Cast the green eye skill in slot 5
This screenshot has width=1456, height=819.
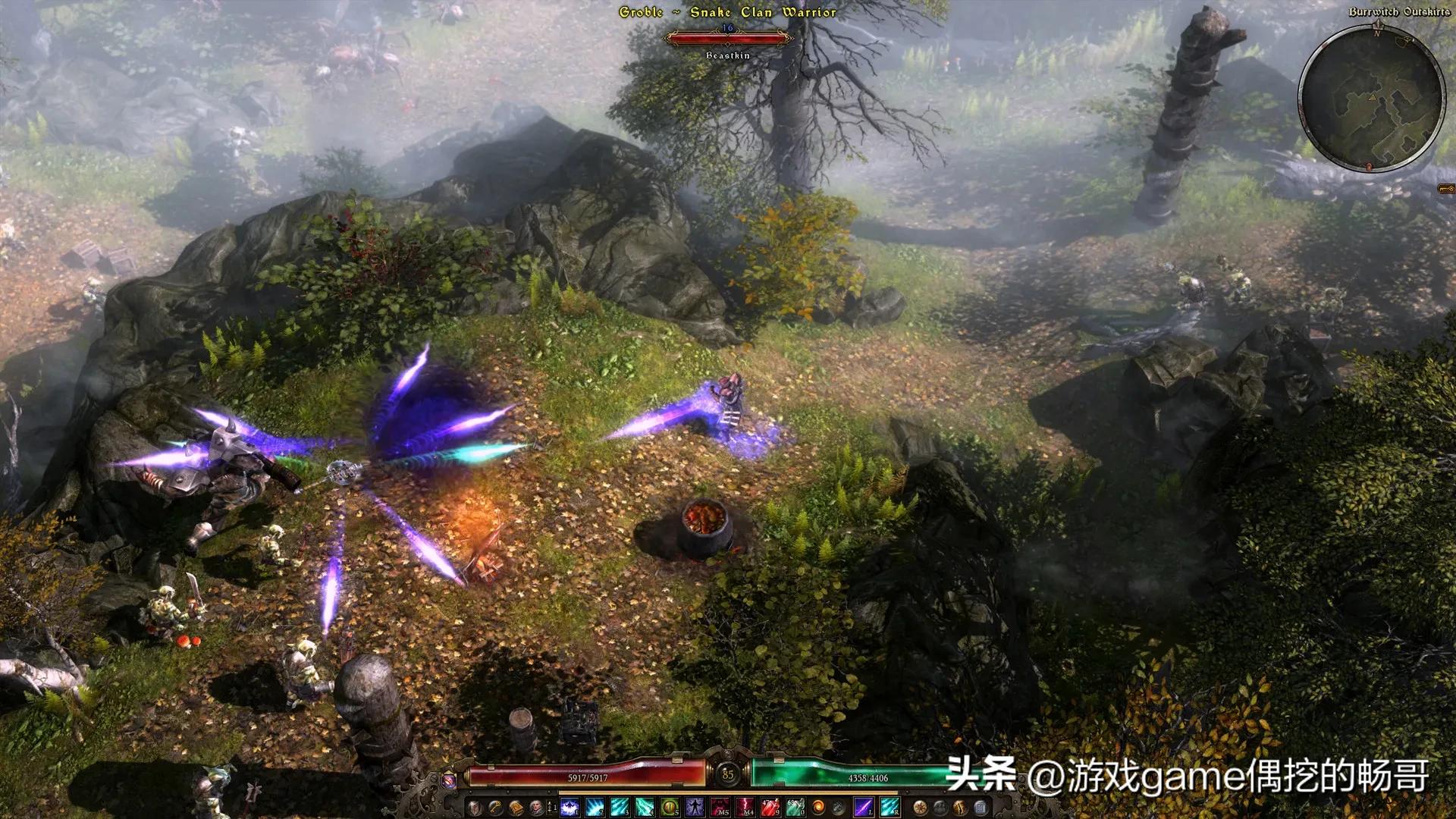click(x=670, y=808)
